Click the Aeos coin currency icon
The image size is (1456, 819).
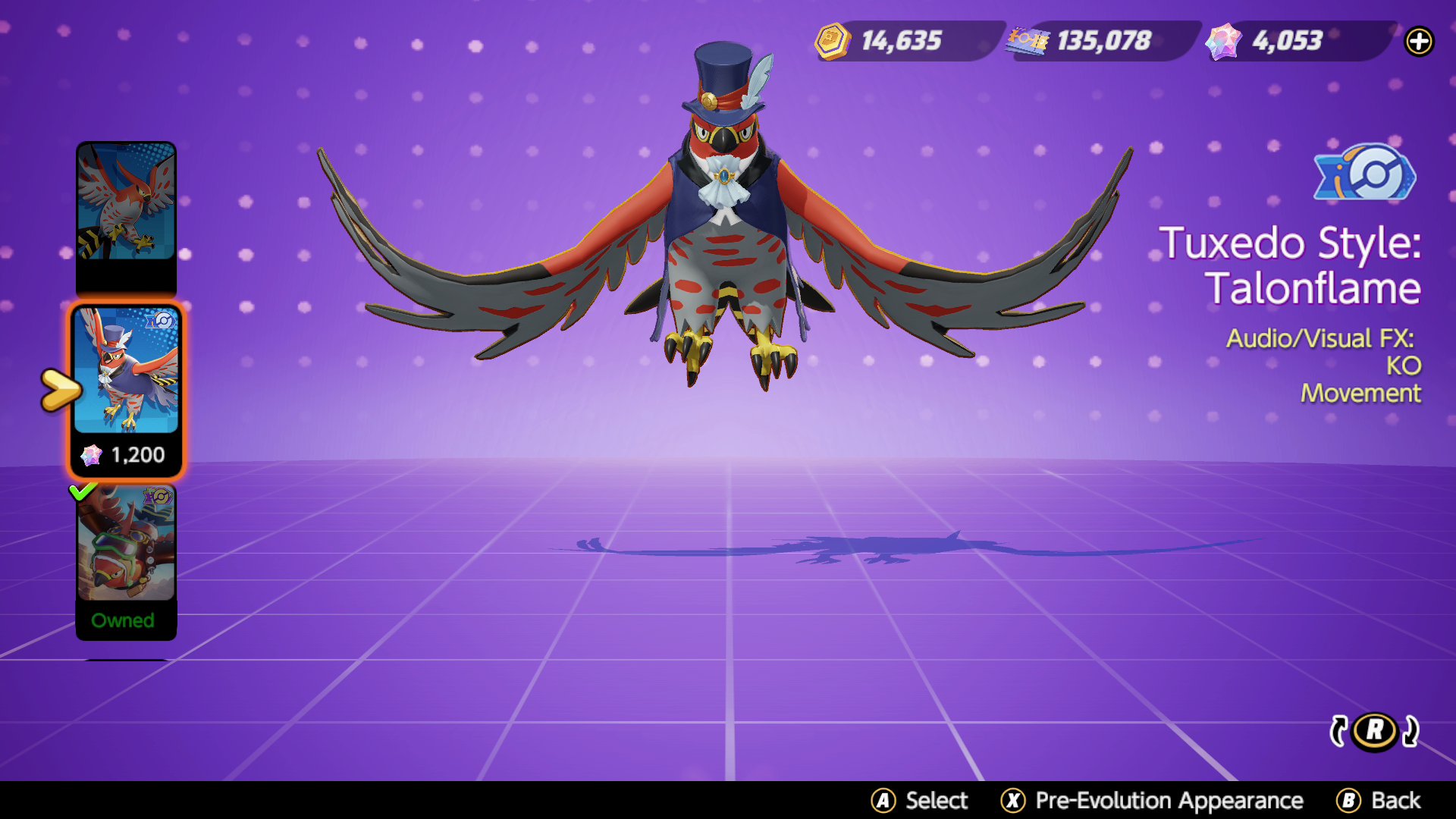pyautogui.click(x=832, y=42)
